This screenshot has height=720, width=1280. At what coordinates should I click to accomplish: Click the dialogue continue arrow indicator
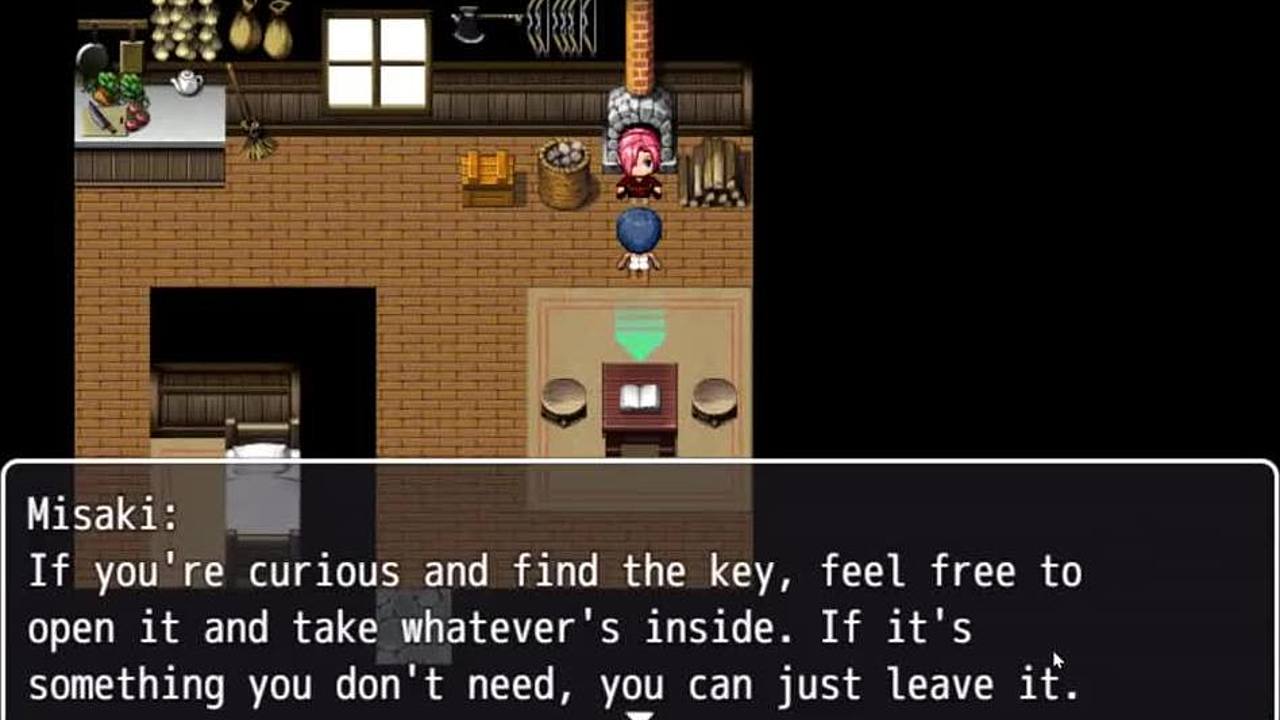(x=640, y=714)
